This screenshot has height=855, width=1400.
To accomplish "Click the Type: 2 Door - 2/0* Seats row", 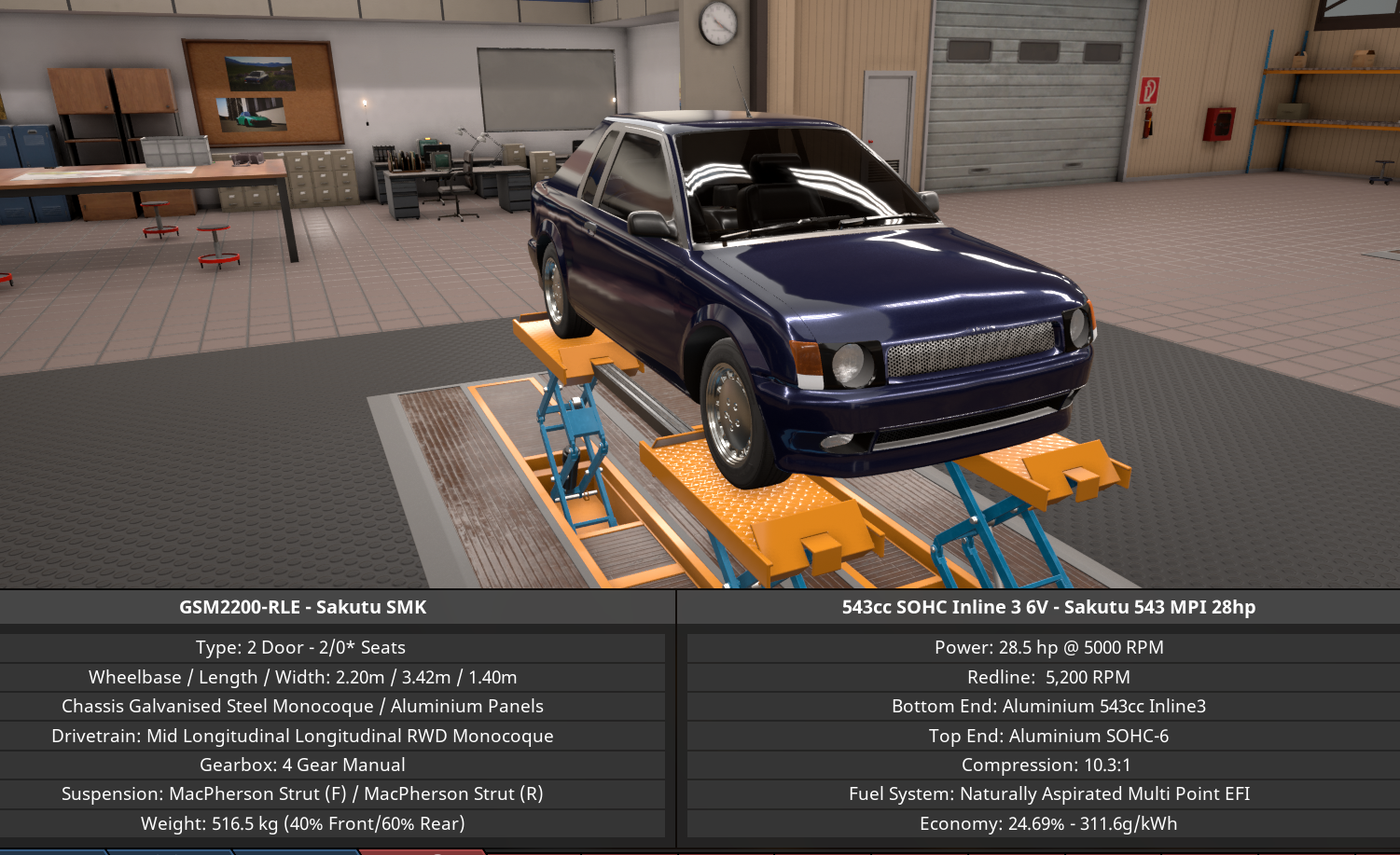I will click(303, 646).
